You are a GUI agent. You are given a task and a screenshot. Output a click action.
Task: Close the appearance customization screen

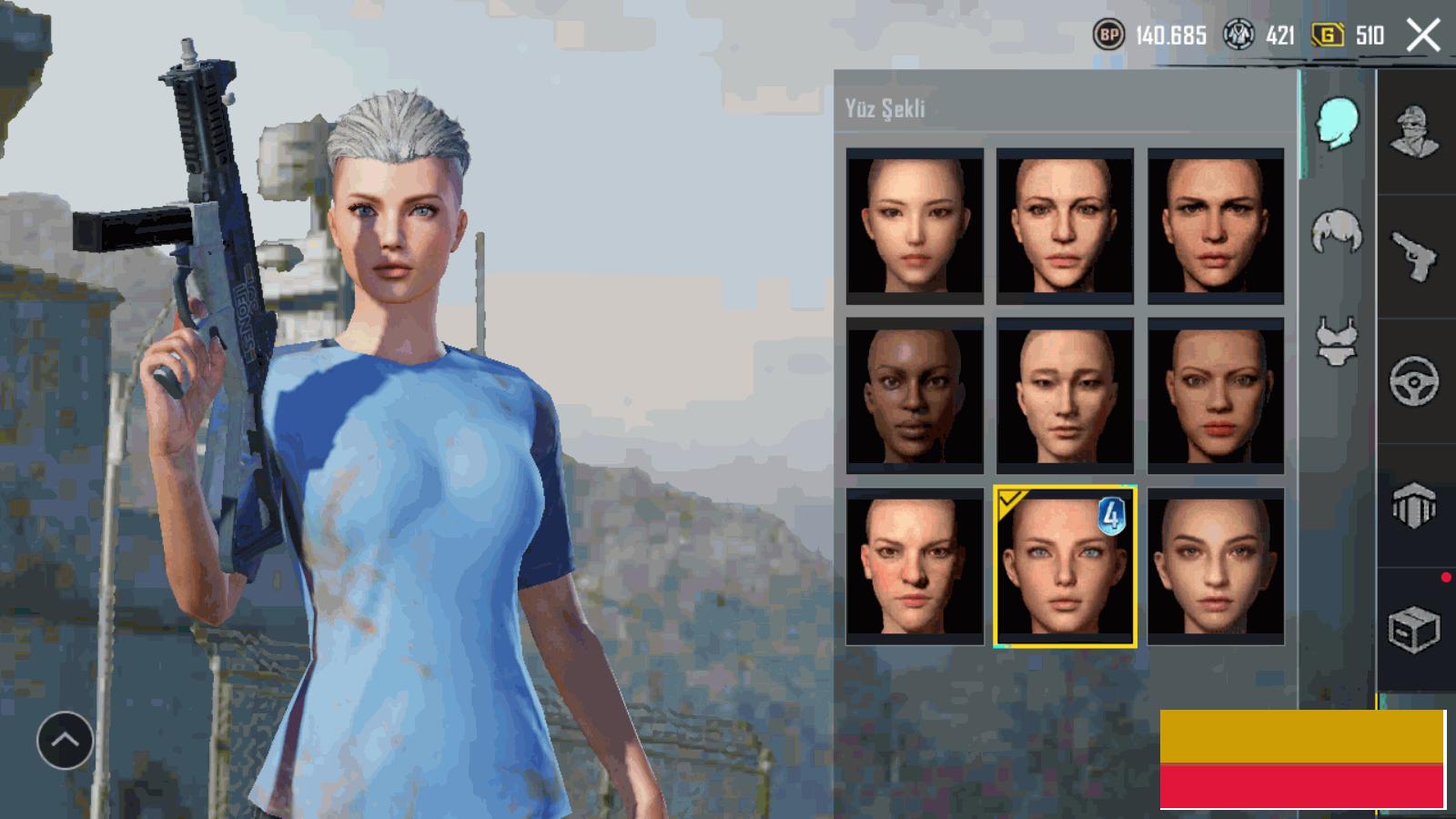point(1423,35)
